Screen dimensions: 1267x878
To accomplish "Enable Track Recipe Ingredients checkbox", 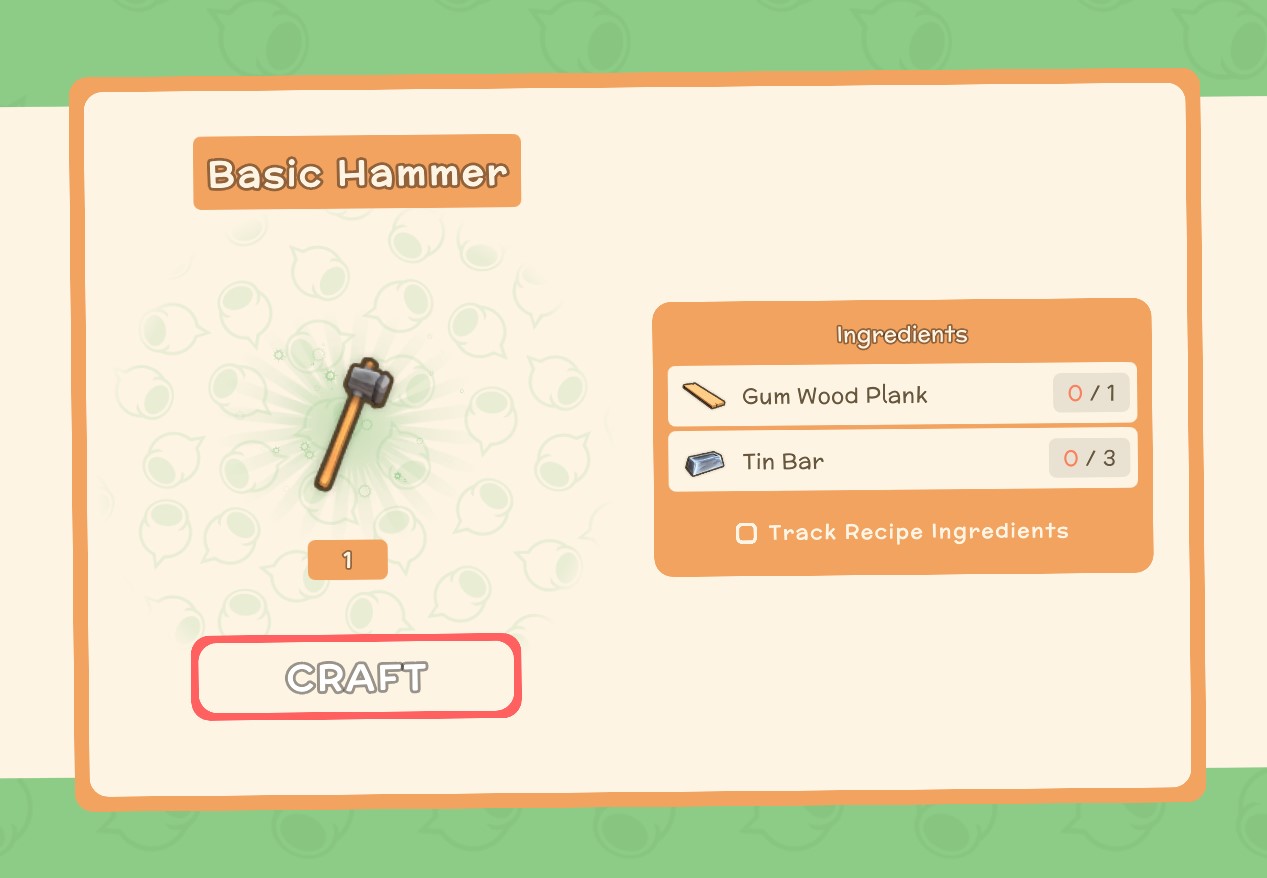I will pos(746,533).
